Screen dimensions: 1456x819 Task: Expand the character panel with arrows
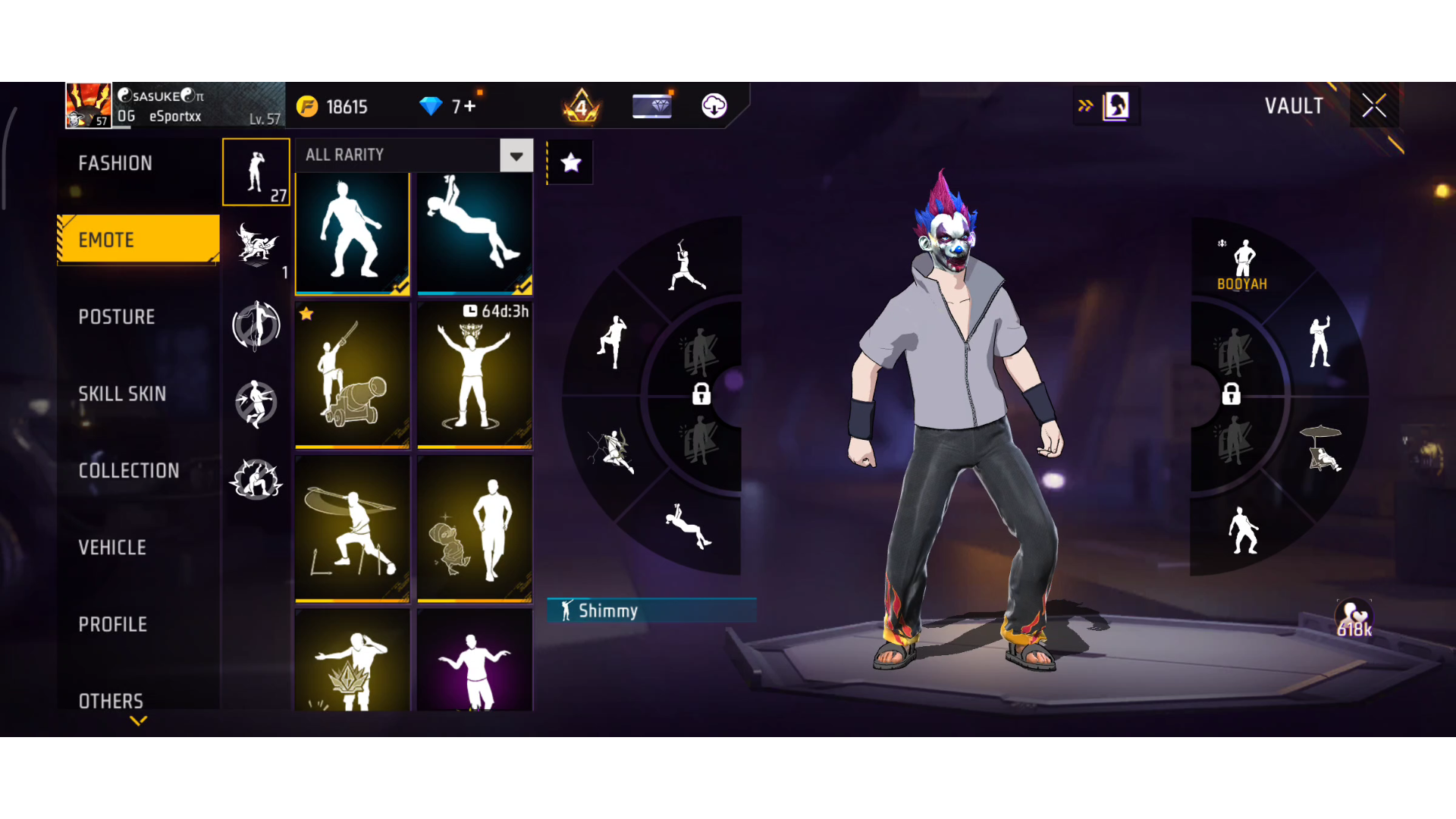click(1085, 105)
